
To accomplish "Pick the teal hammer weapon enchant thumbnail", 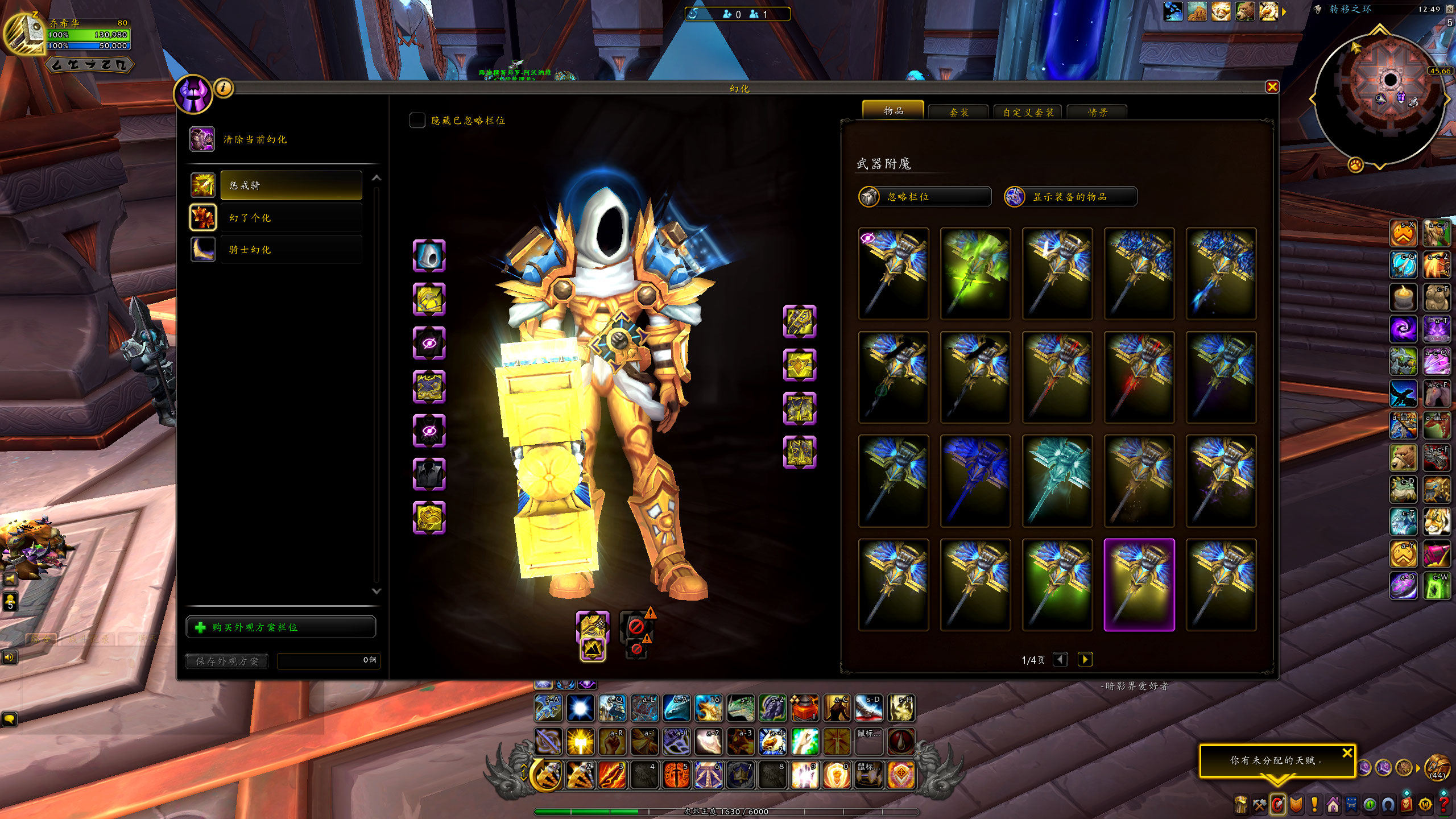I will tap(1057, 481).
